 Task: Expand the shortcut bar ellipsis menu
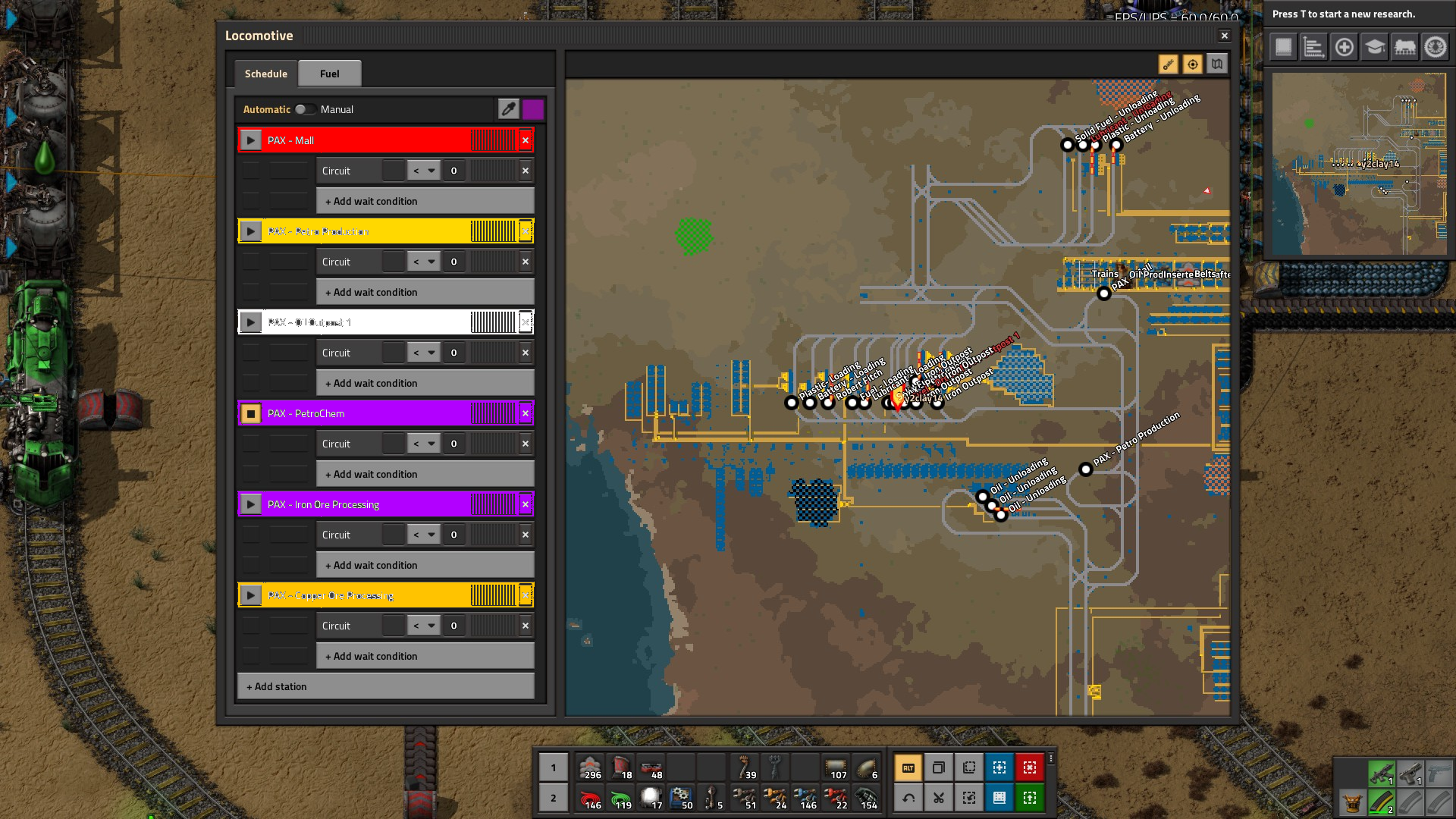click(1052, 758)
